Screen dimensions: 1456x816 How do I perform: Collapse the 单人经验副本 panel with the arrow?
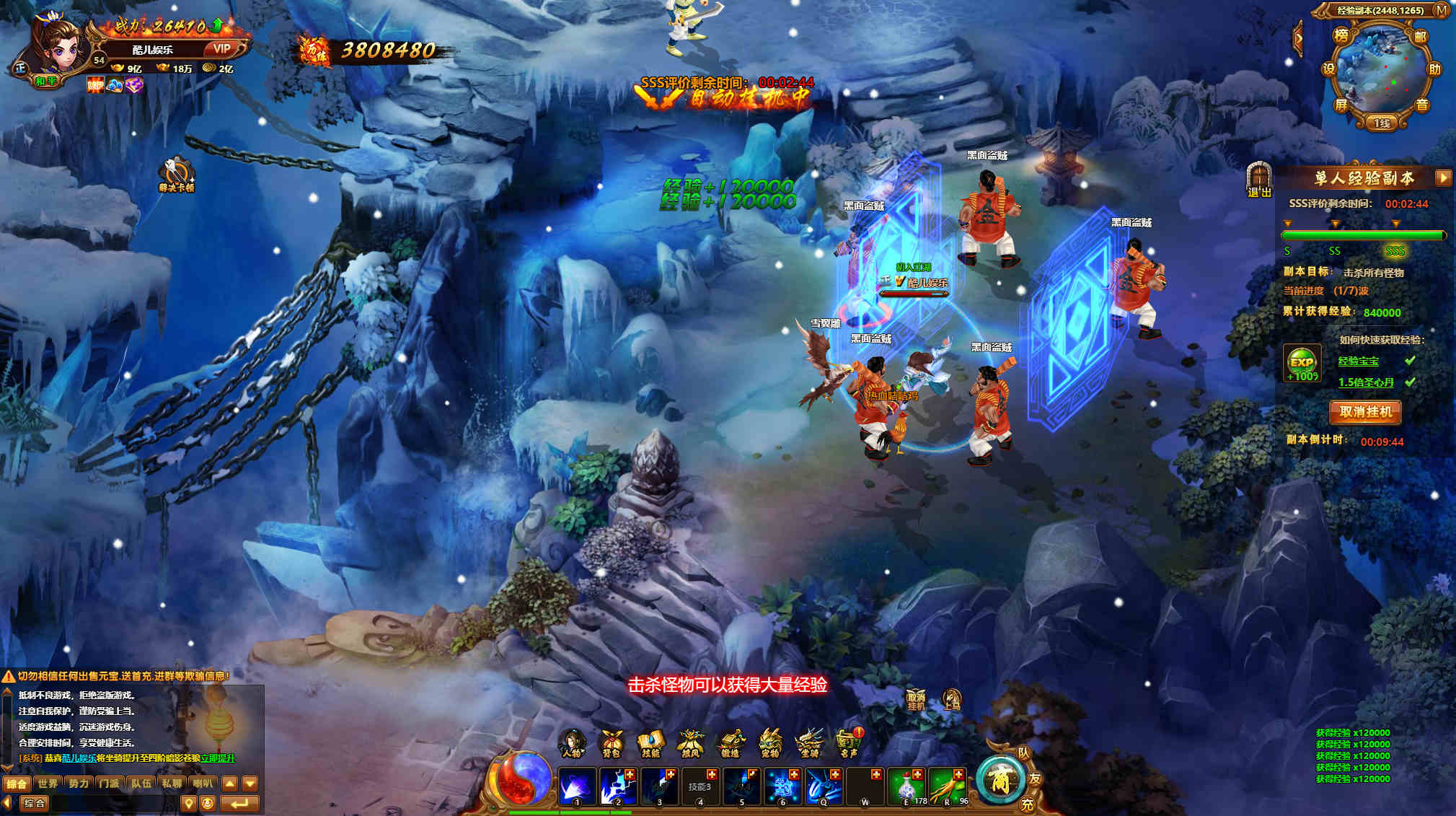(1443, 177)
